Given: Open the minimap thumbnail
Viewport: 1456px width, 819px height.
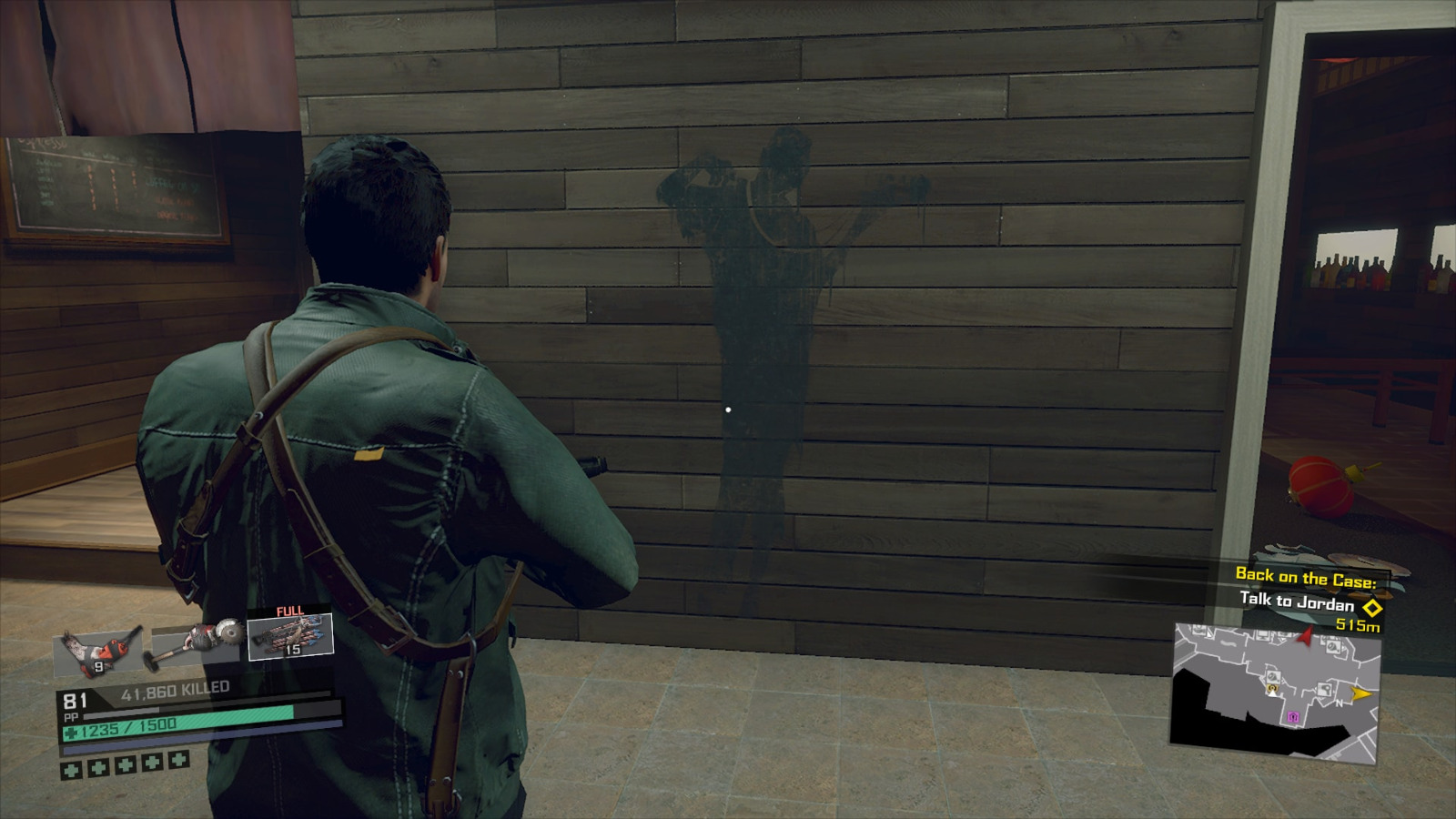Looking at the screenshot, I should click(x=1278, y=692).
